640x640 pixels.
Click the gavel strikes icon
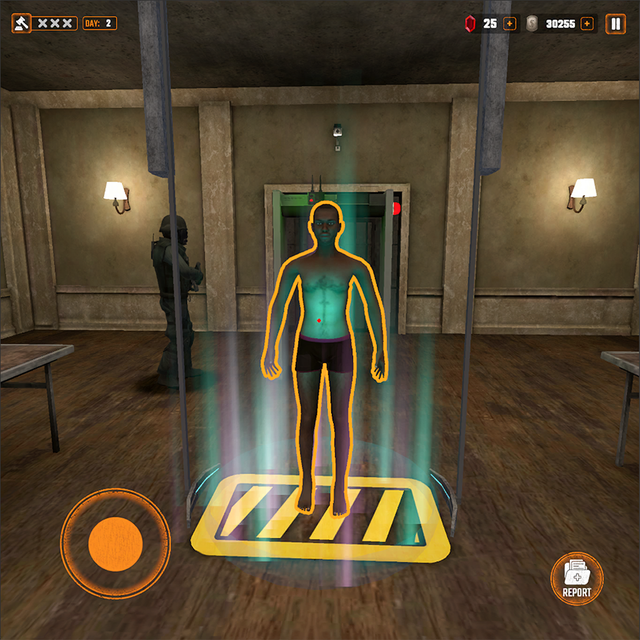coord(21,23)
